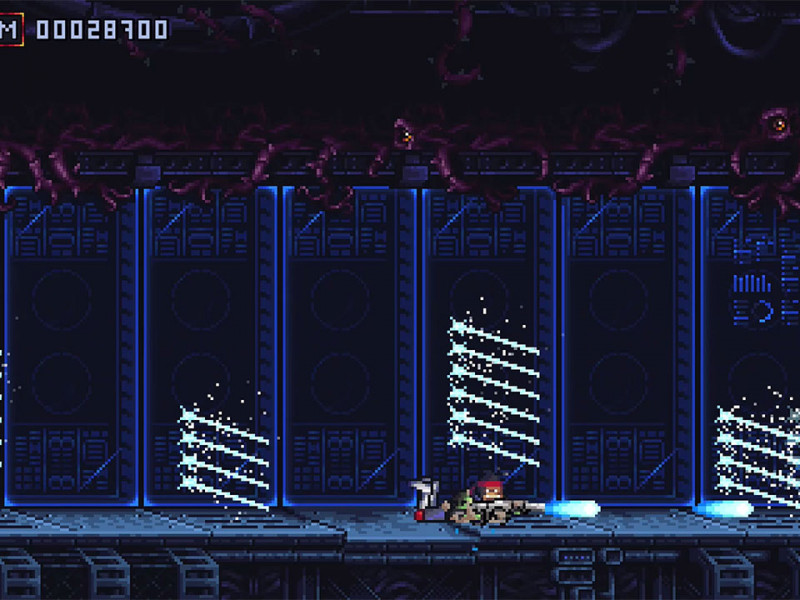
Task: Click the M weapon icon box
Action: coord(10,29)
